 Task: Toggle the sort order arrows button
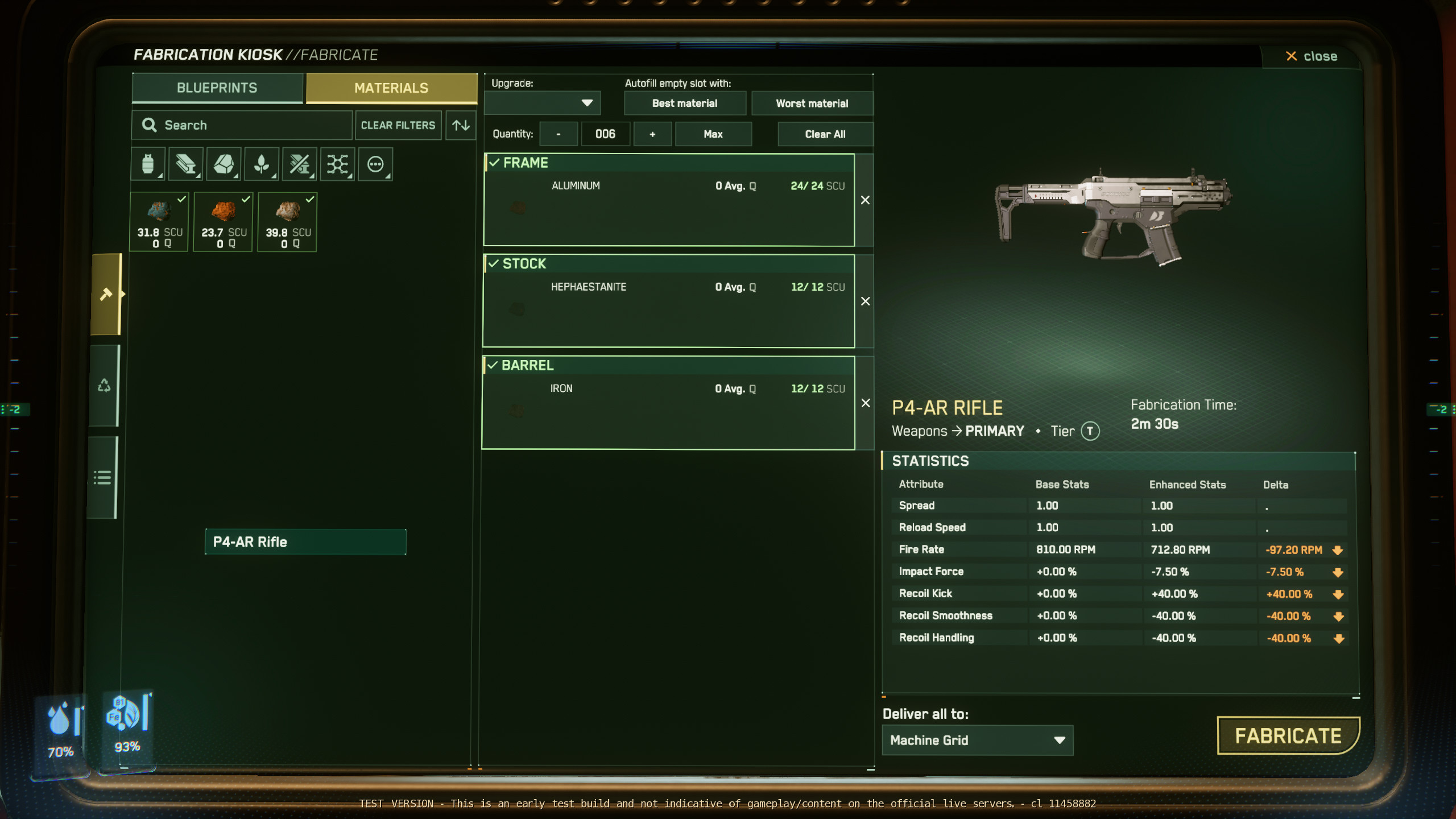click(x=461, y=125)
